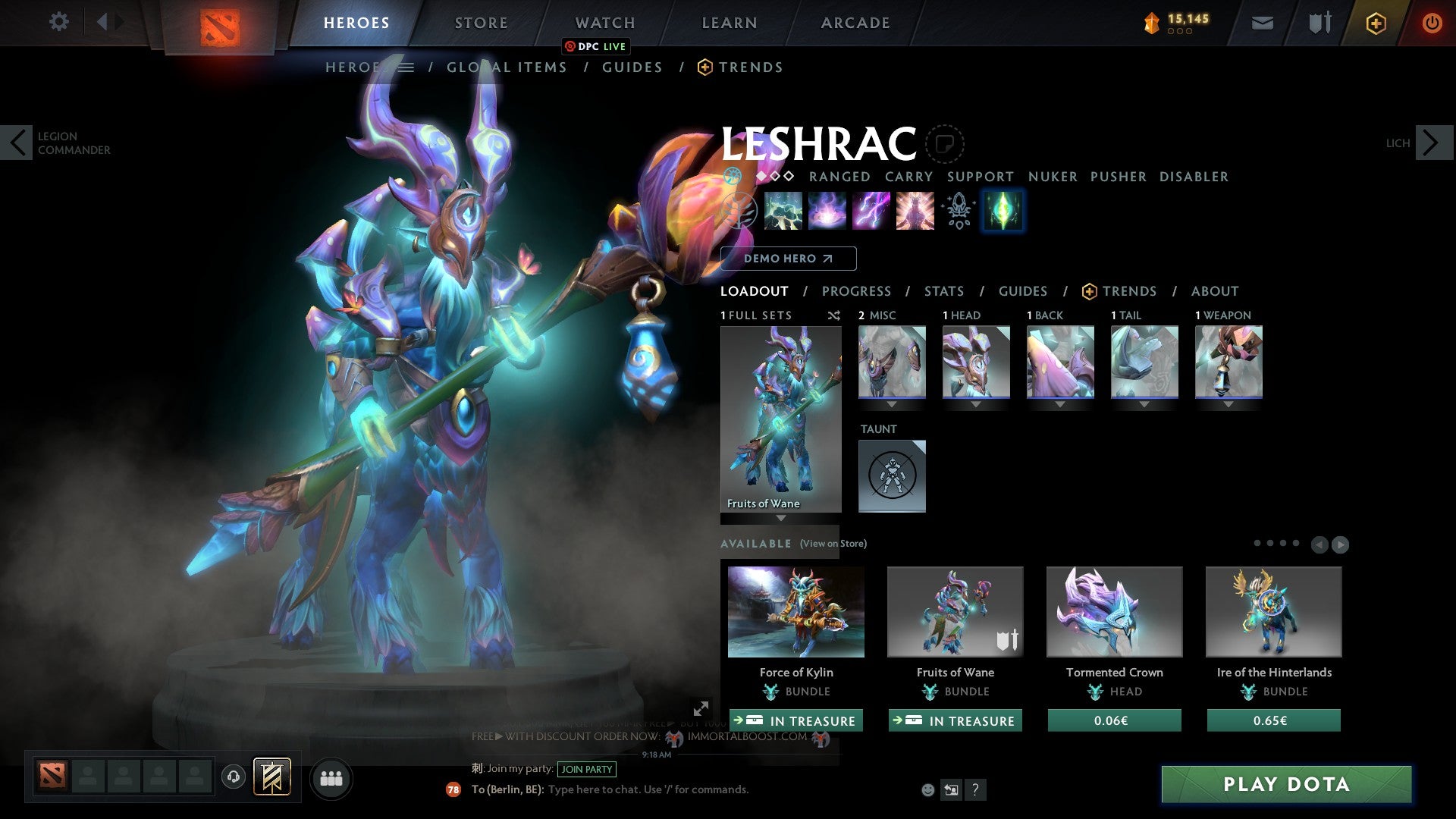Click the Armory shield and sword icon

click(1319, 23)
